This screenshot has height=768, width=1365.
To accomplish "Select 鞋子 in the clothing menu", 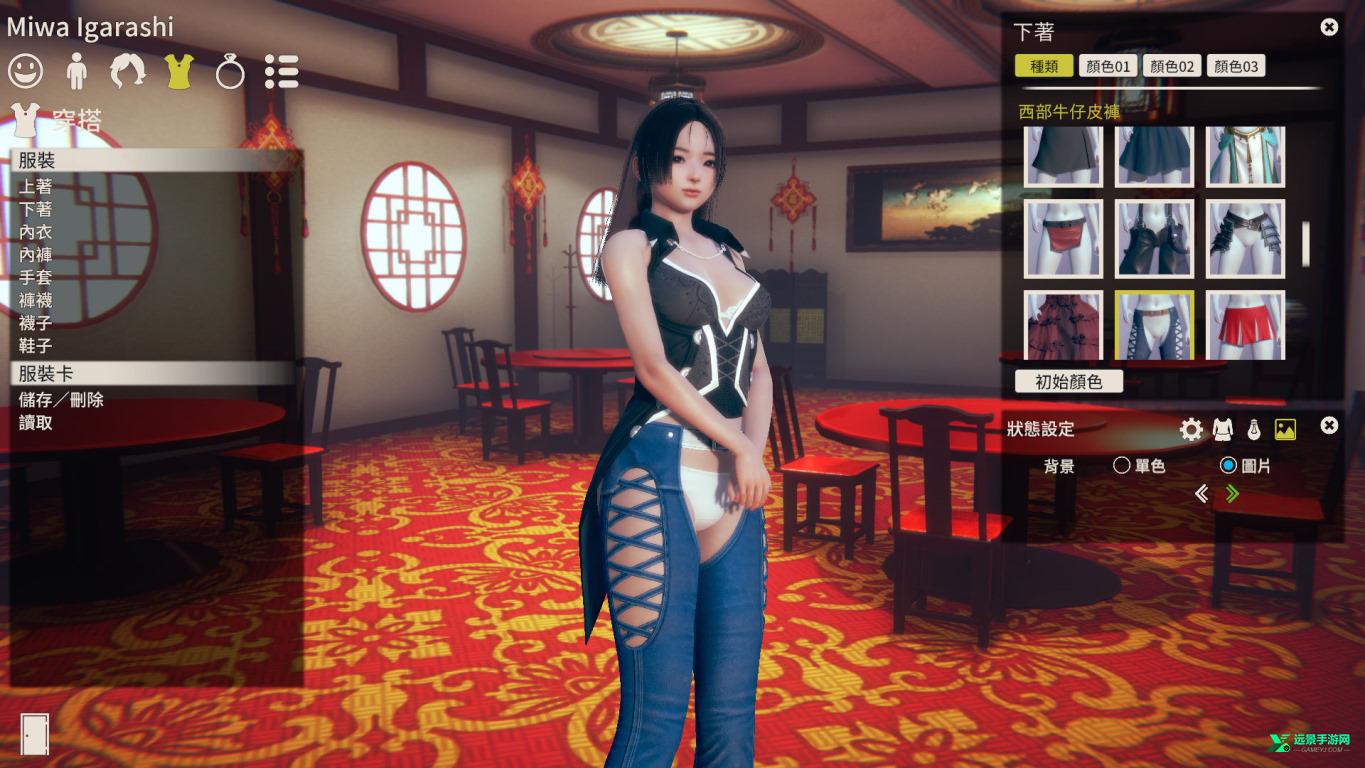I will tap(35, 345).
